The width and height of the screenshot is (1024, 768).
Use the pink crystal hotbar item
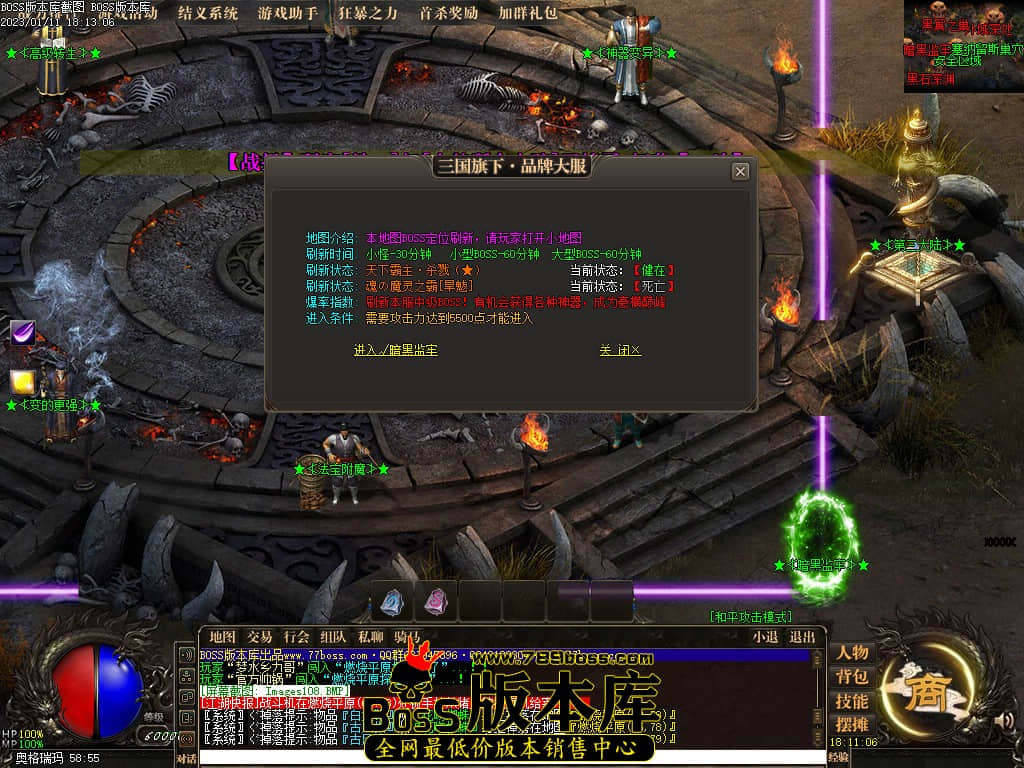(x=435, y=601)
